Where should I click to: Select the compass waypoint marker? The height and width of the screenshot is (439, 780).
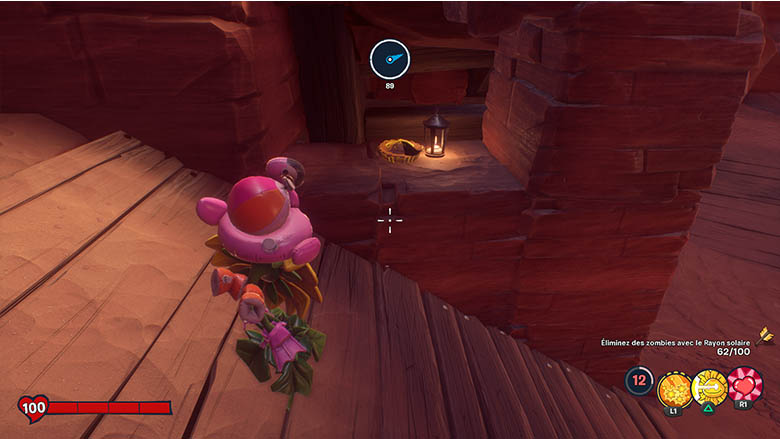[389, 60]
